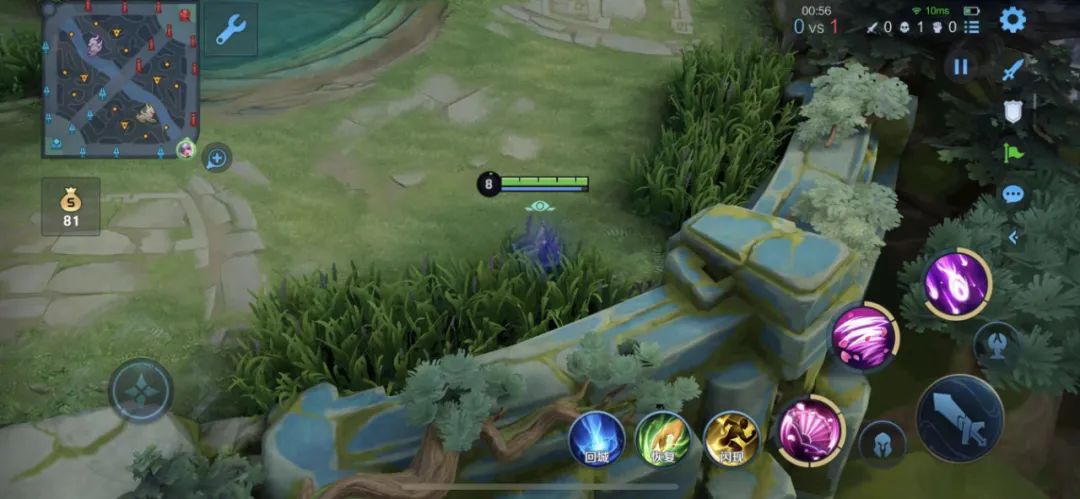Show the scoreboard list icon

(971, 27)
